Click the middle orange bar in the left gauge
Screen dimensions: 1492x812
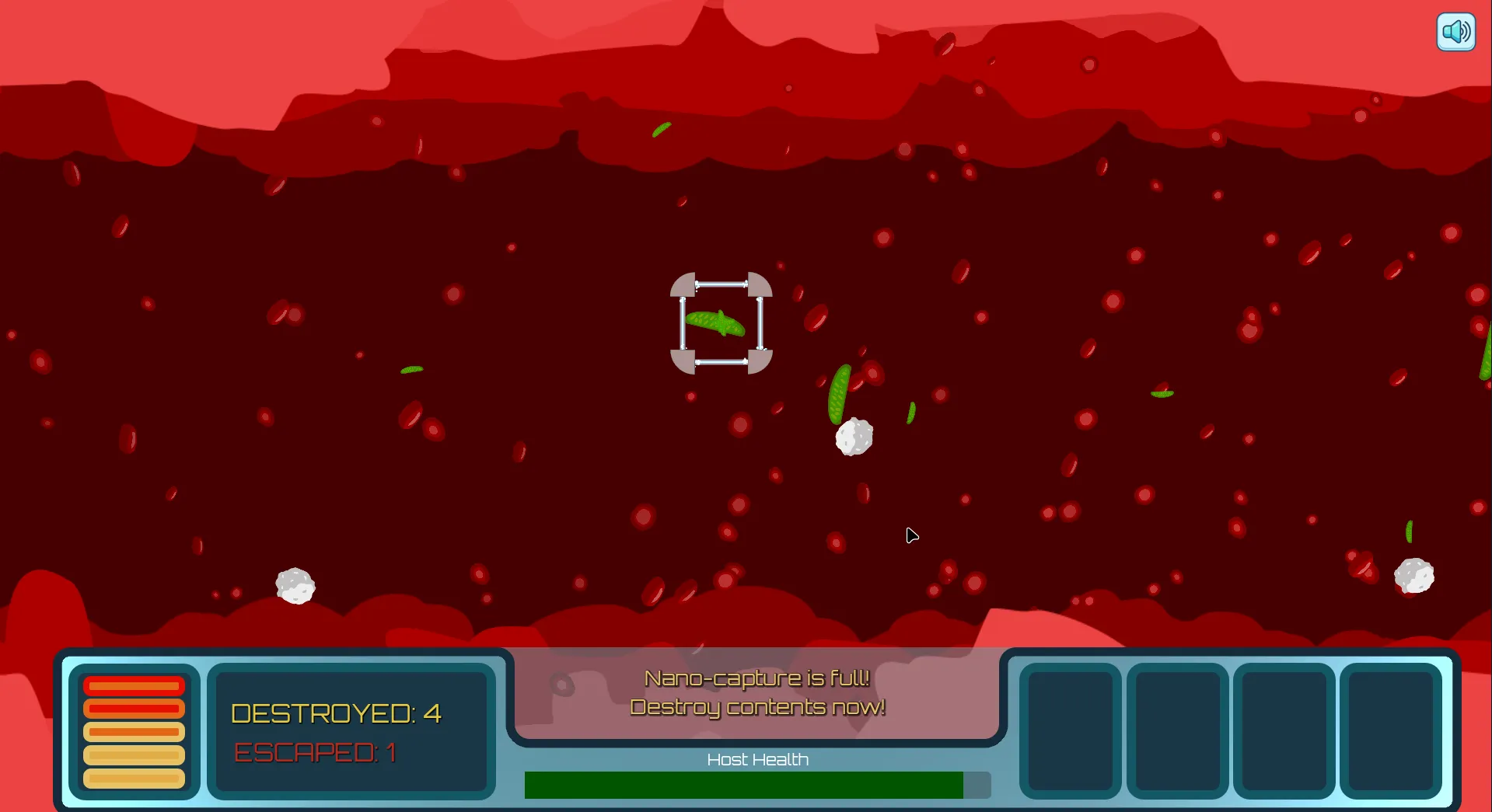[133, 730]
